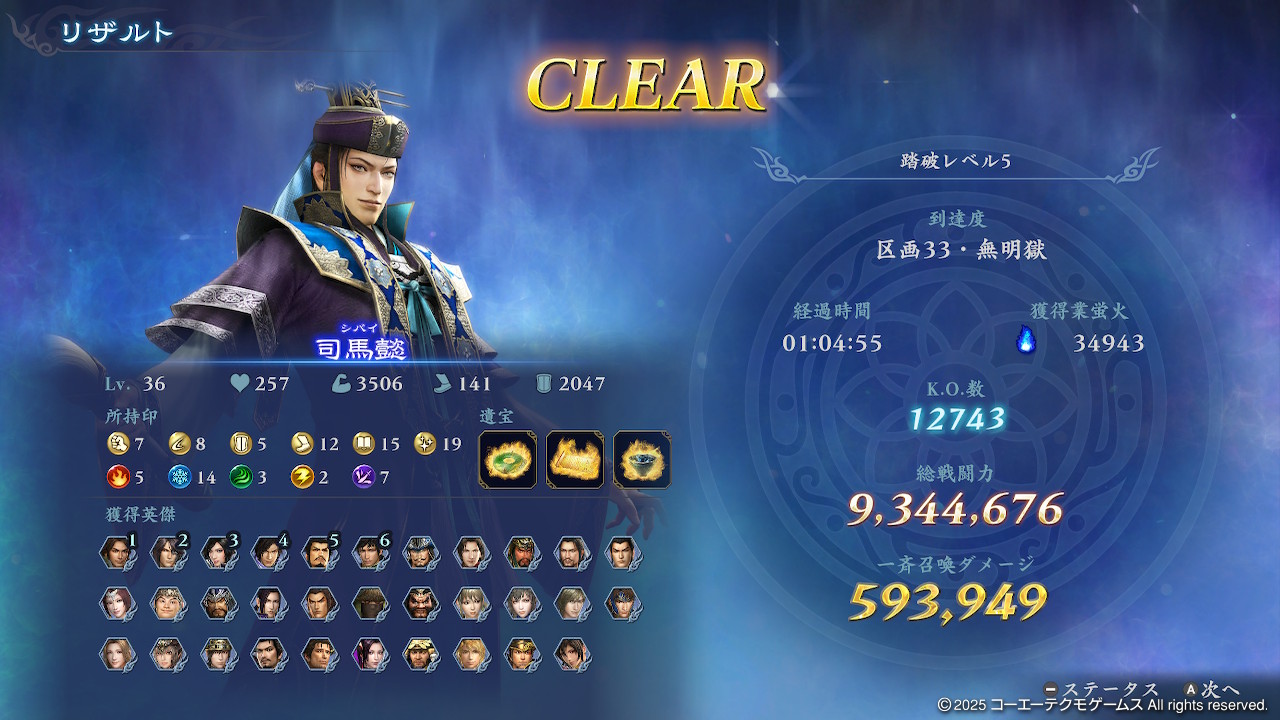Click the green wind emblem
This screenshot has width=1280, height=720.
click(x=241, y=477)
